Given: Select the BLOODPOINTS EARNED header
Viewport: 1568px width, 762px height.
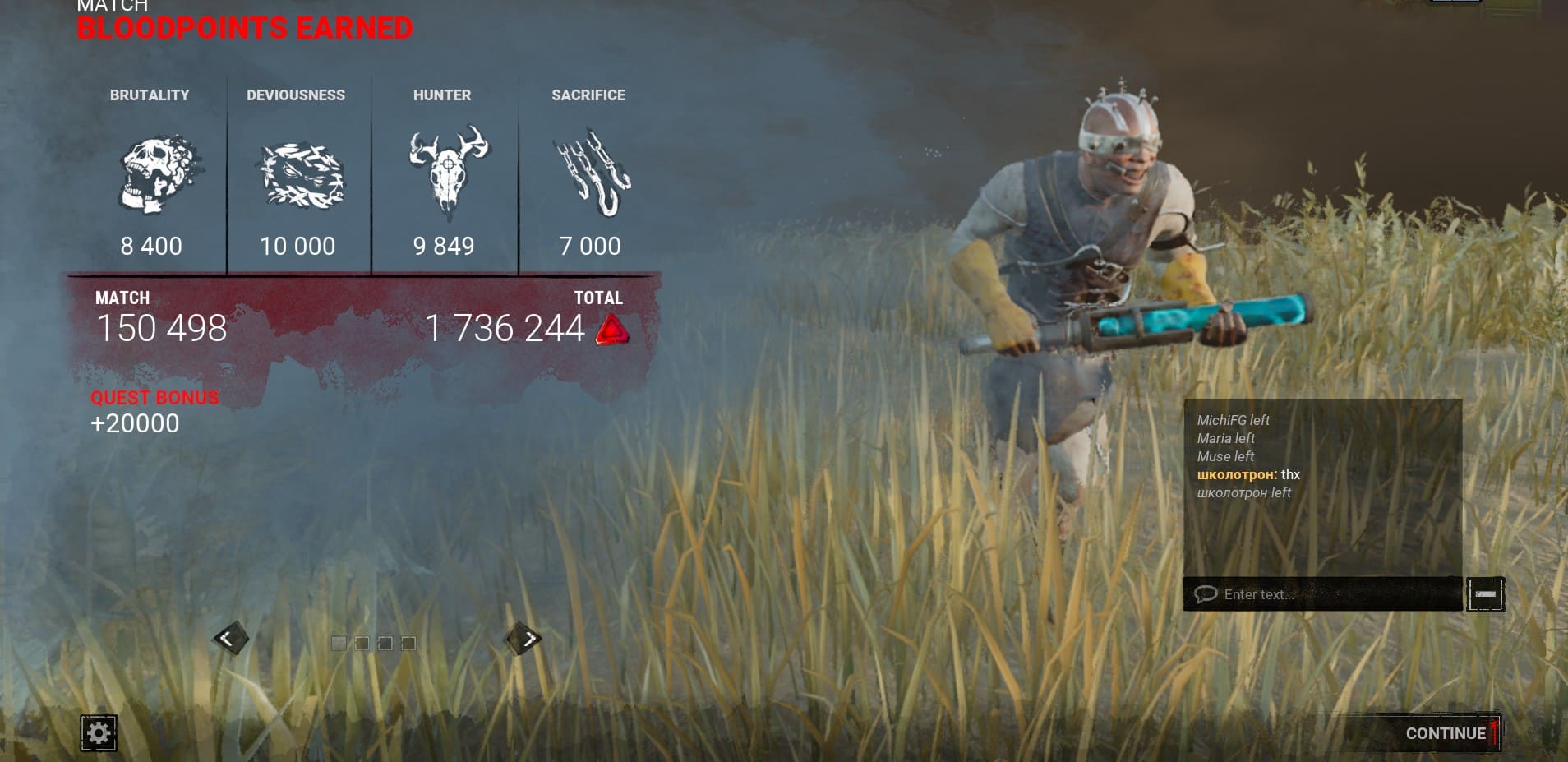Looking at the screenshot, I should pos(243,27).
